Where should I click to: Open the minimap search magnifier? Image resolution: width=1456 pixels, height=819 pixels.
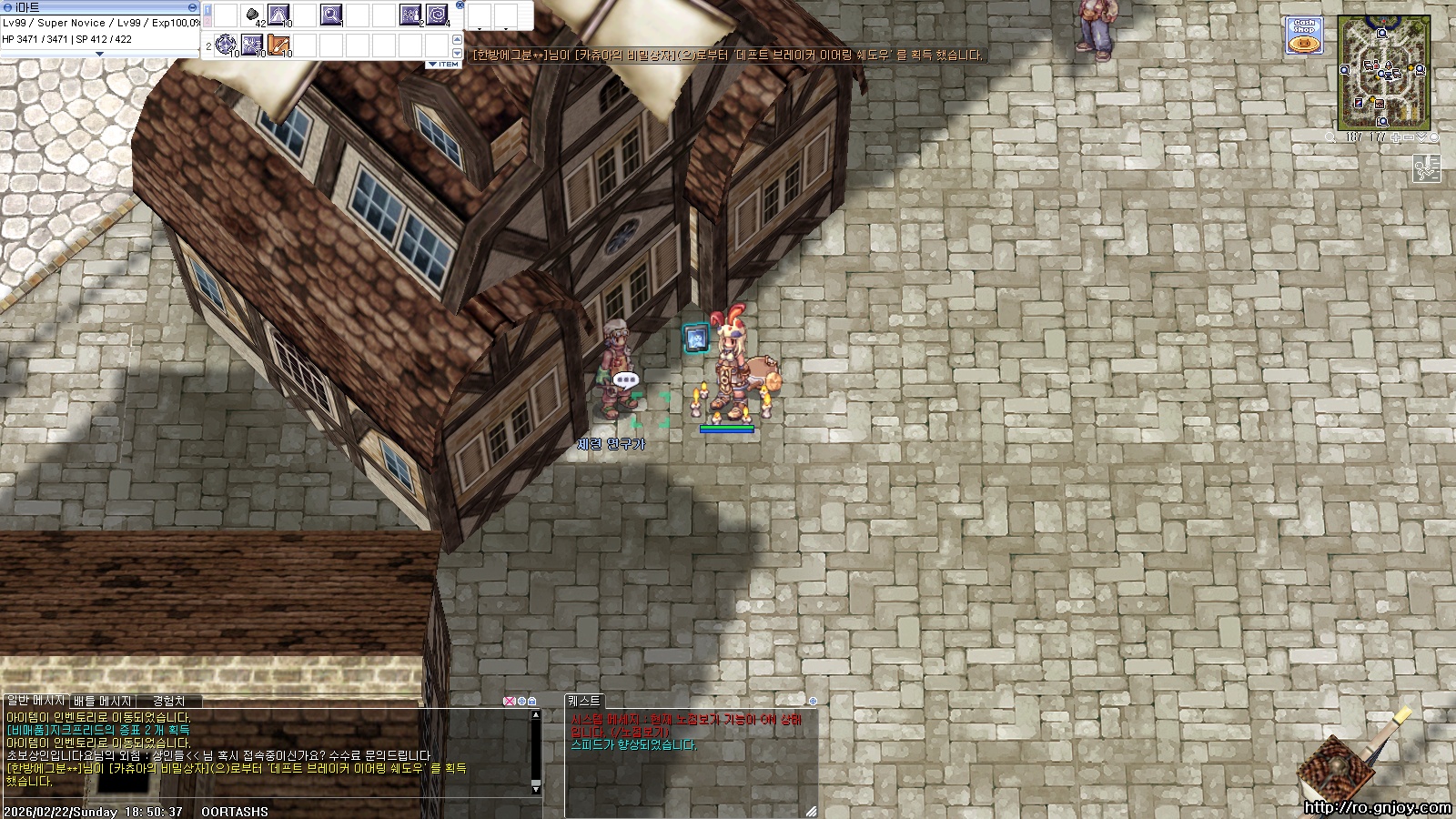click(1330, 137)
